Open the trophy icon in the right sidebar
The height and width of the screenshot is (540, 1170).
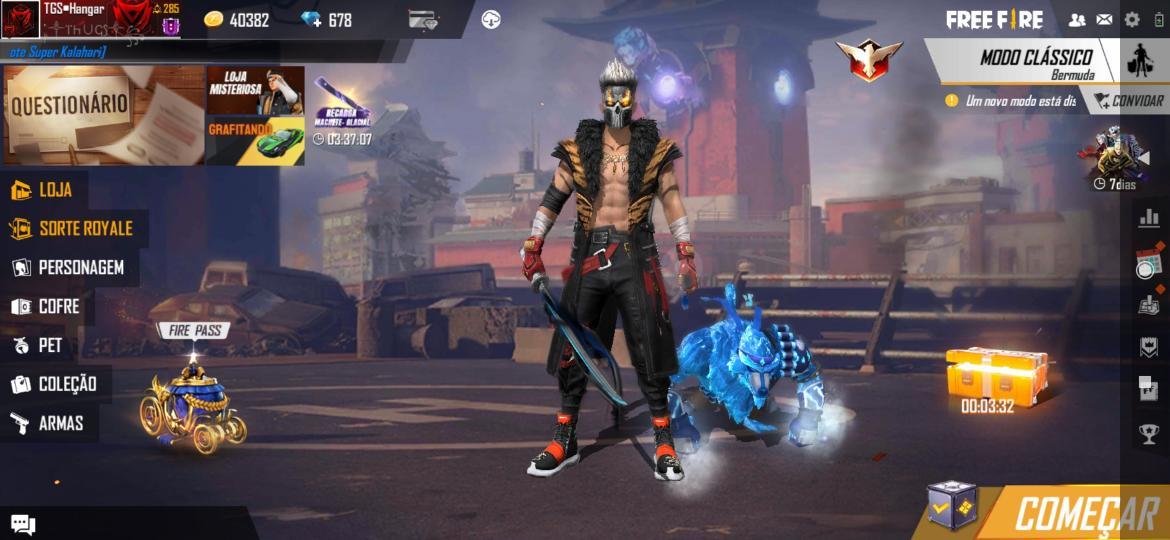click(1149, 433)
